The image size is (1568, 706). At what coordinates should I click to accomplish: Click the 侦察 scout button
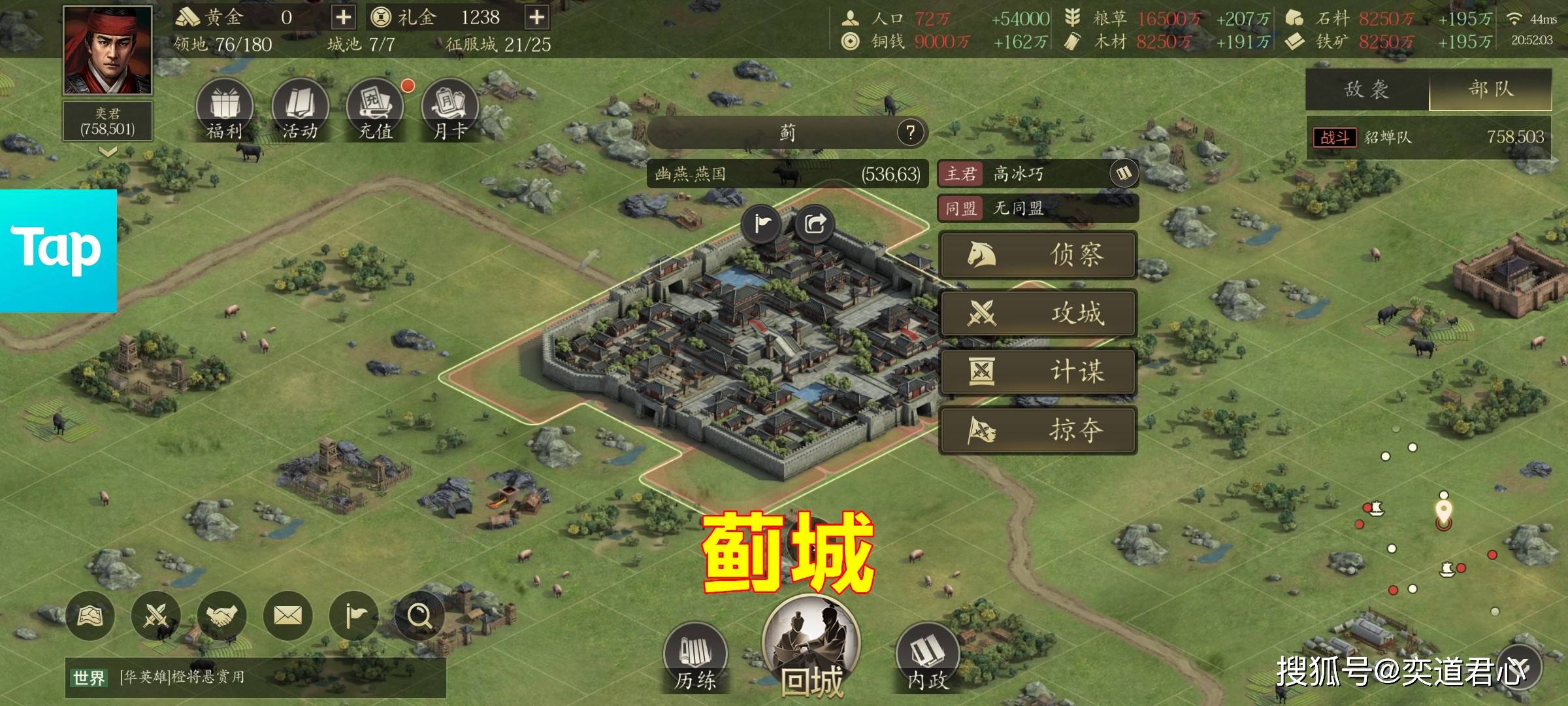click(x=1037, y=254)
